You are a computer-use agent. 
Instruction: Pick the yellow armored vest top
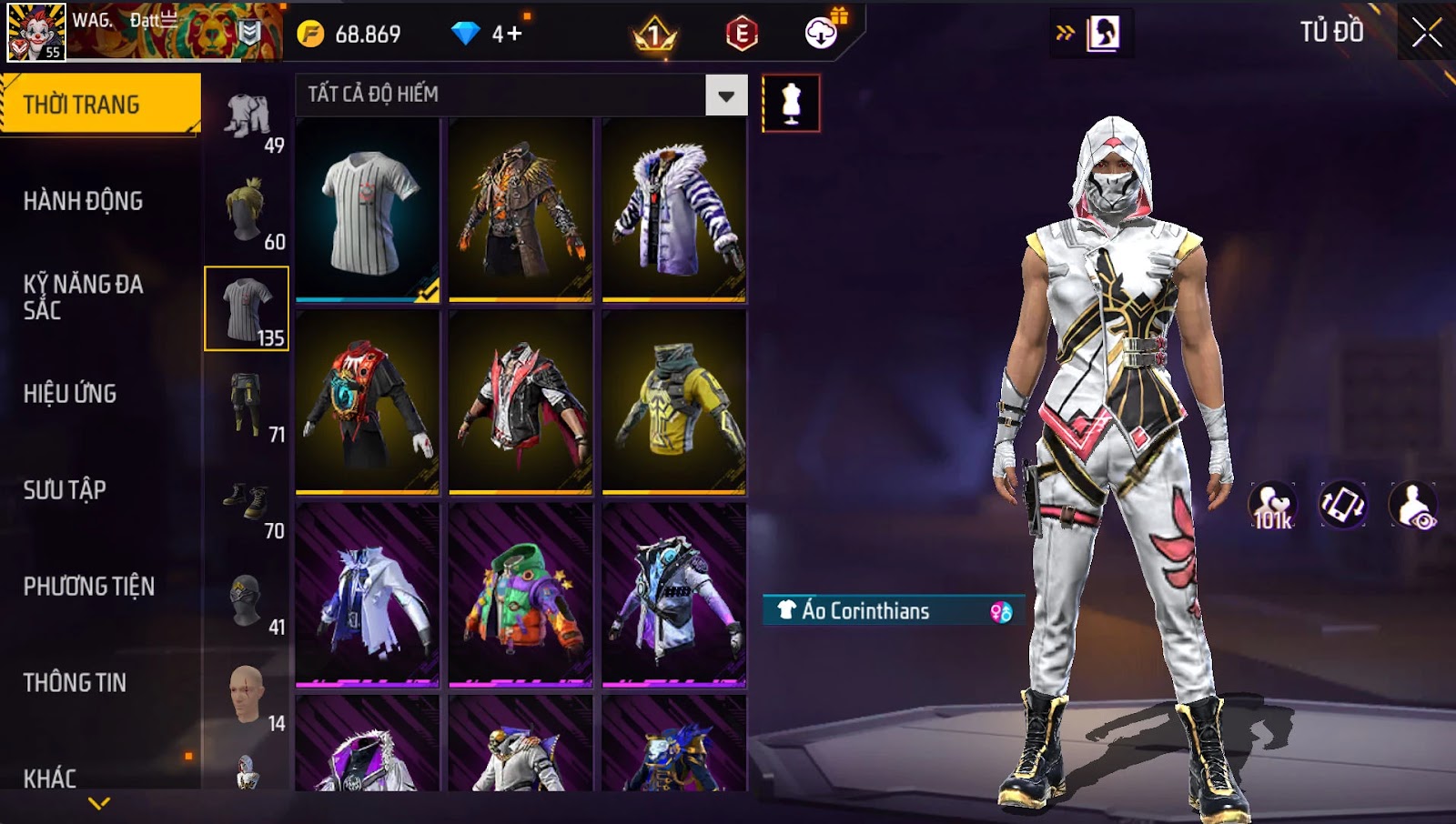click(x=674, y=402)
